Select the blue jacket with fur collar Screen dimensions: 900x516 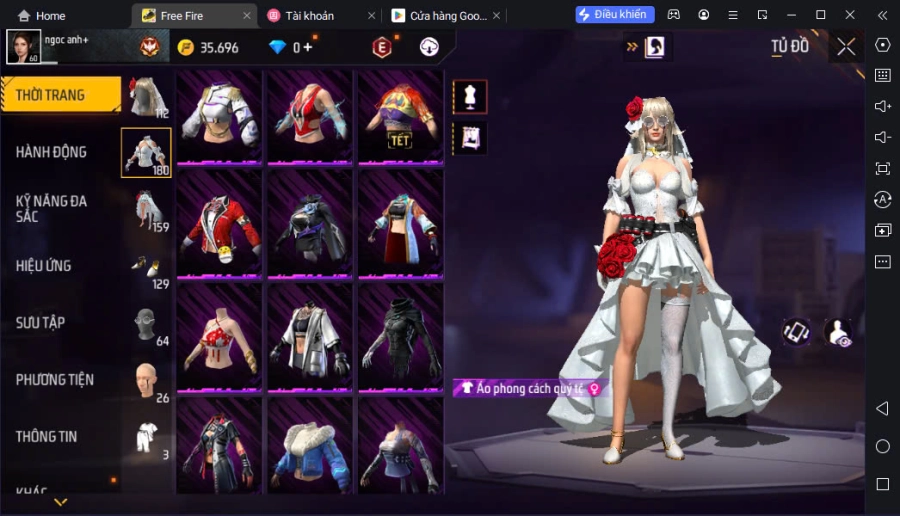[x=309, y=445]
